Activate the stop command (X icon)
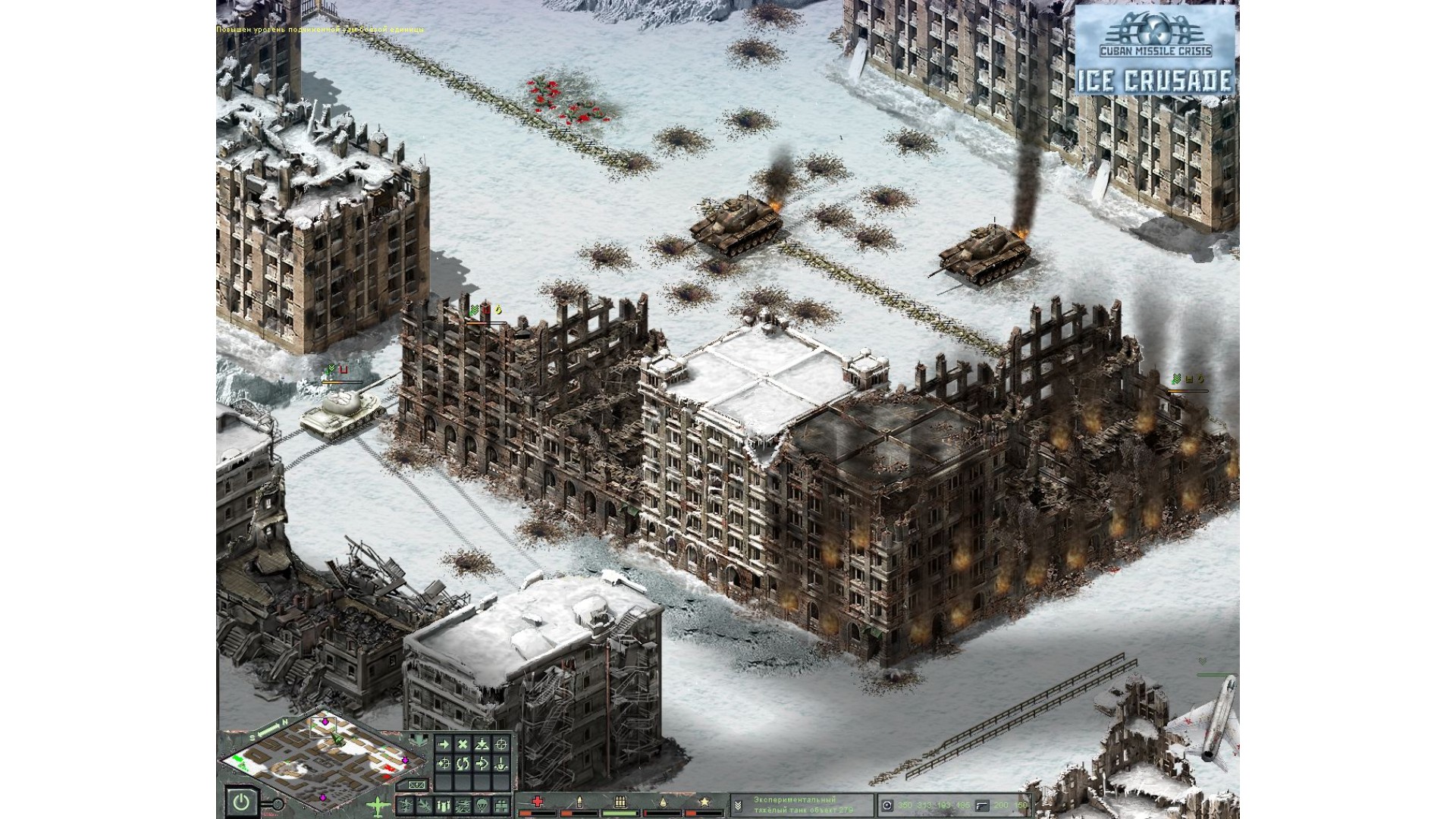This screenshot has width=1456, height=819. pos(463,744)
